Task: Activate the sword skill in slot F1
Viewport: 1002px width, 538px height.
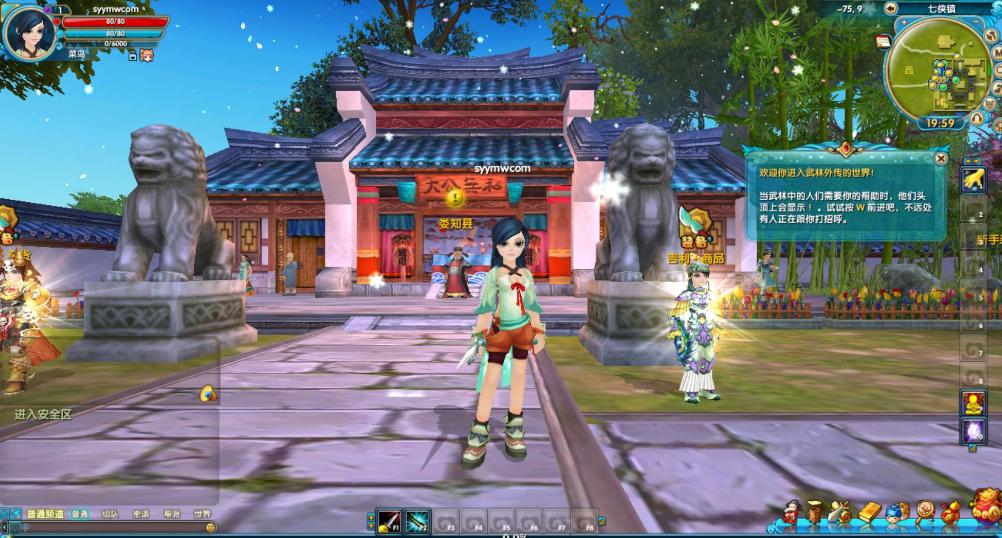Action: click(389, 520)
